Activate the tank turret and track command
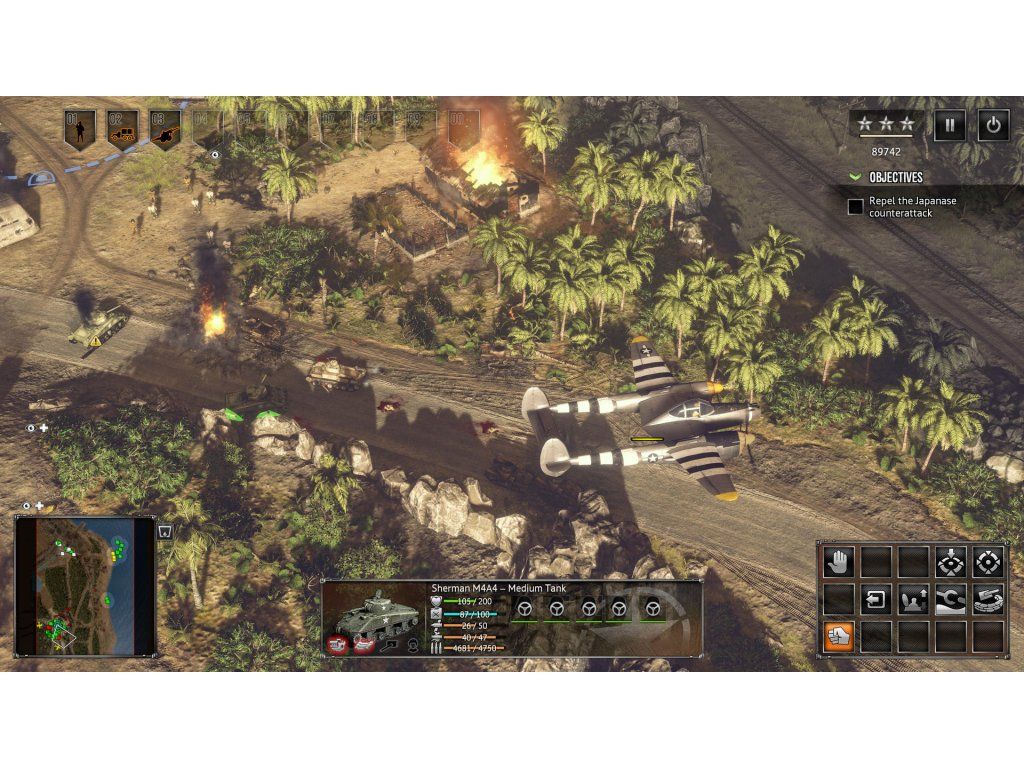 [x=987, y=599]
